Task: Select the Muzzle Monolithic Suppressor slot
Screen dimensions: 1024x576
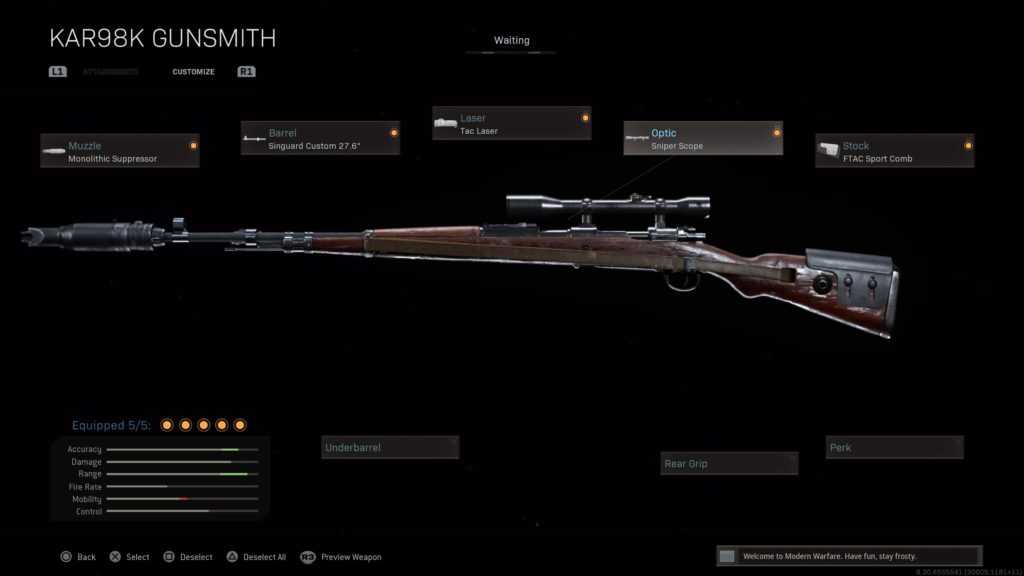Action: (120, 151)
